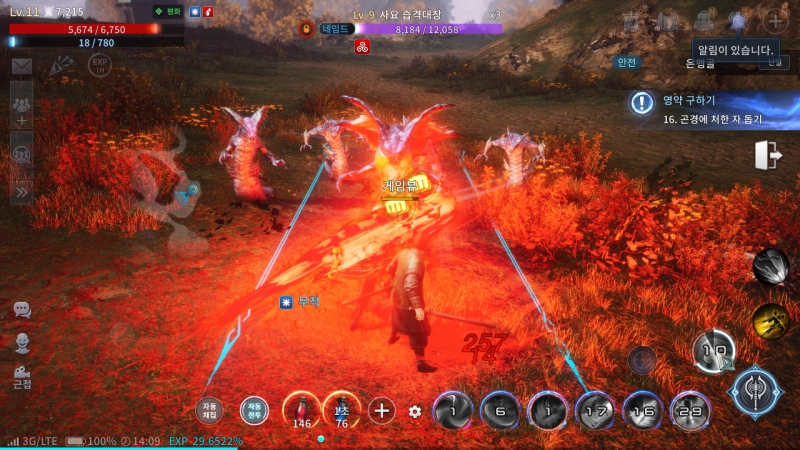Screen dimensions: 800x450
Task: Switch the 근접 camera view button
Action: coord(22,377)
